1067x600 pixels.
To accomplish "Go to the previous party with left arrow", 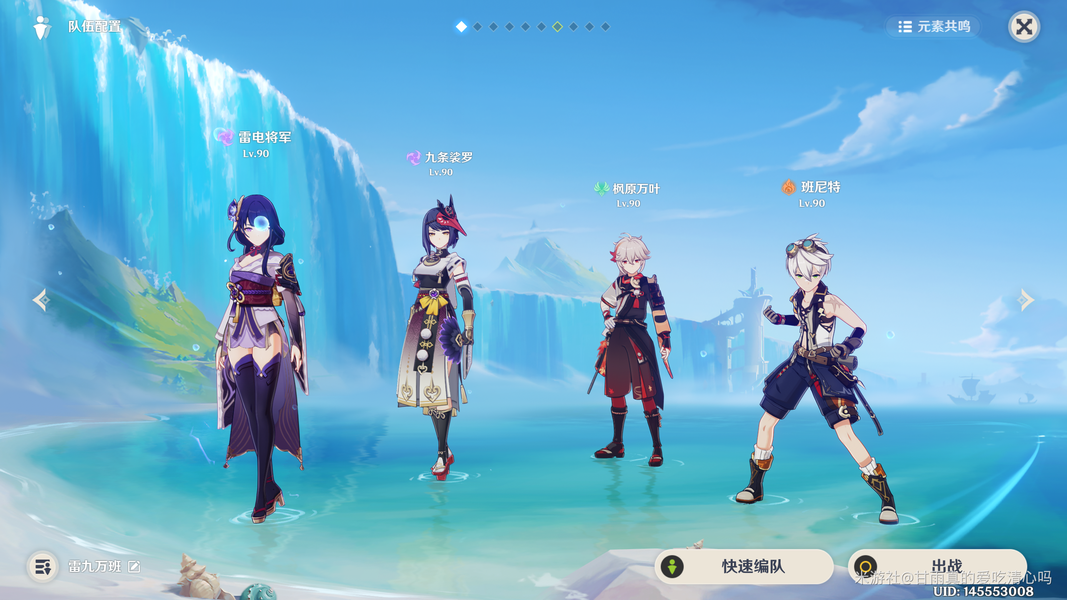I will point(40,300).
